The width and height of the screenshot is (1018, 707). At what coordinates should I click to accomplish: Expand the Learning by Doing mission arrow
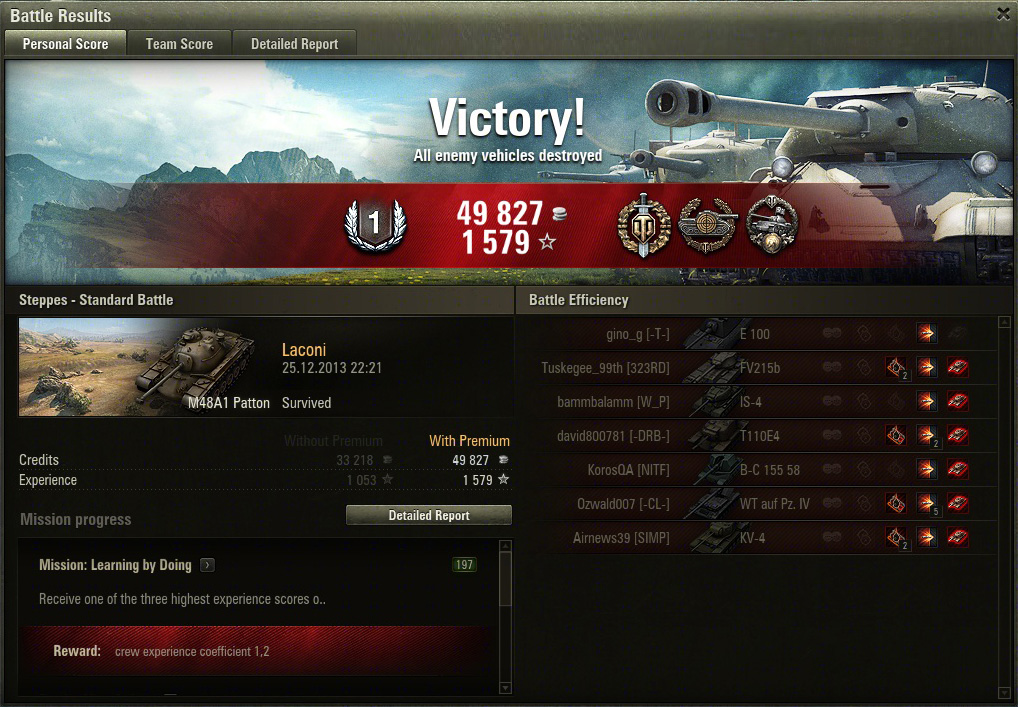pos(207,565)
